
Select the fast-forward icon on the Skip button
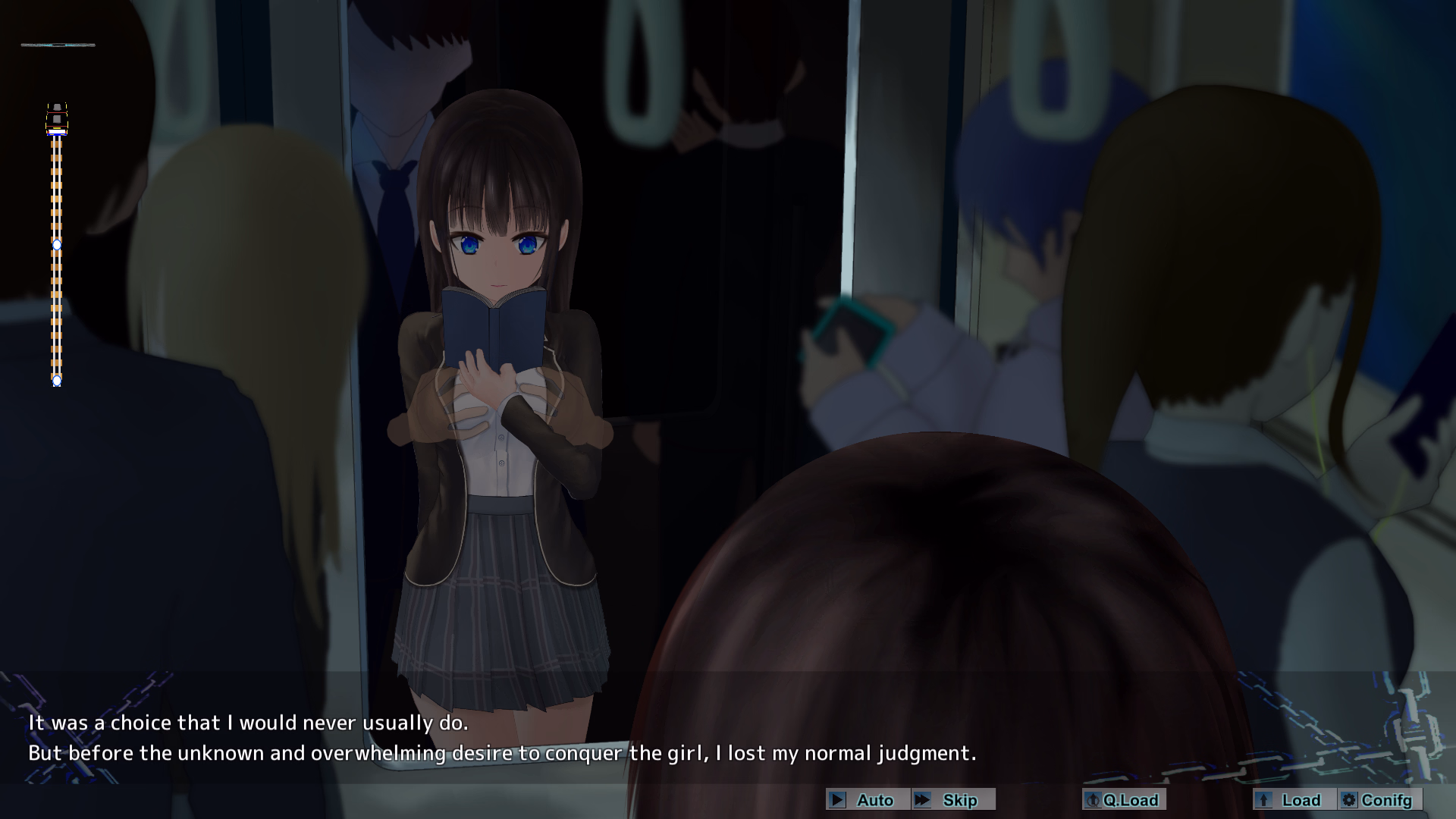(x=924, y=800)
